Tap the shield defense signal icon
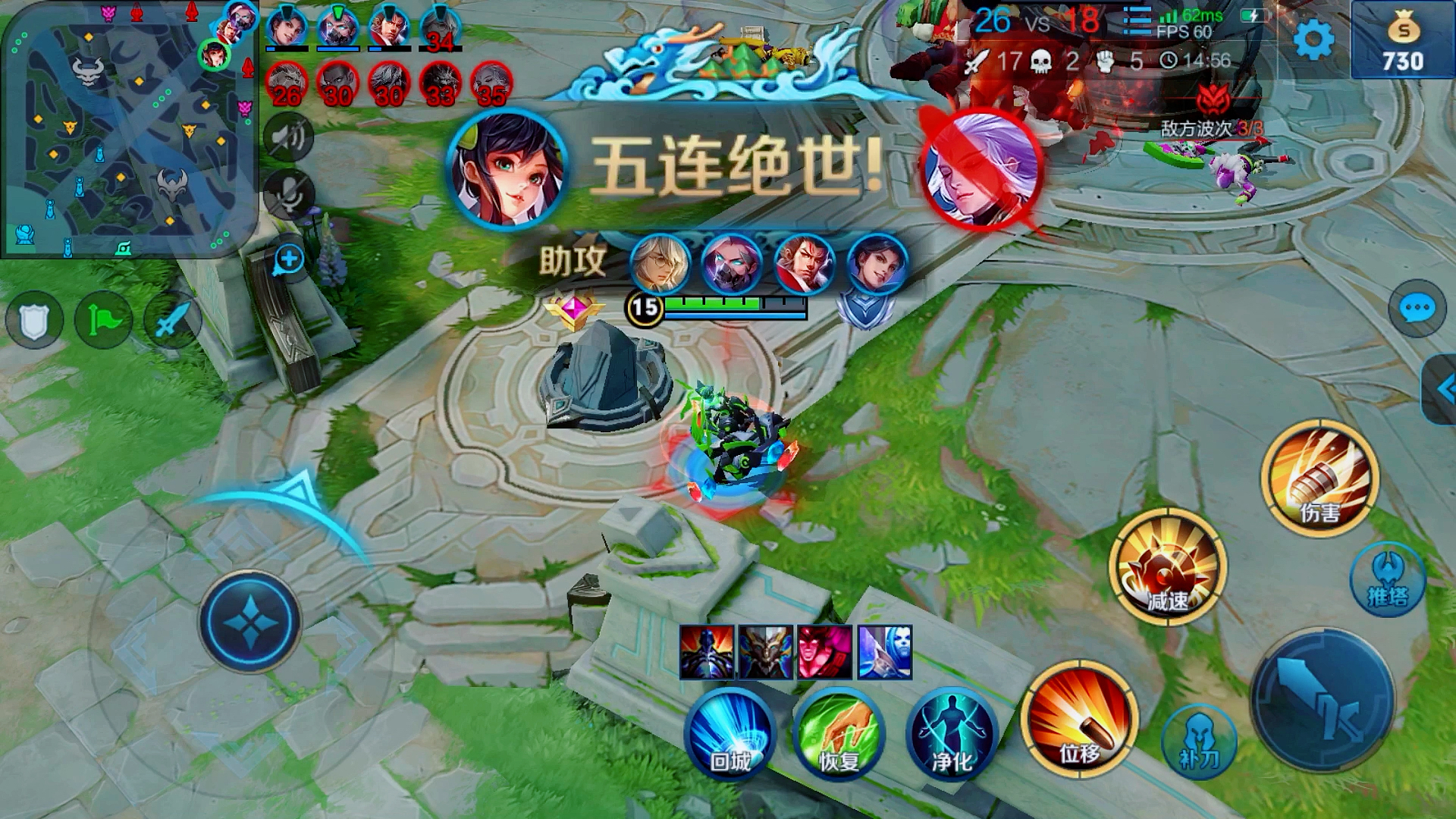The image size is (1456, 819). (x=36, y=320)
